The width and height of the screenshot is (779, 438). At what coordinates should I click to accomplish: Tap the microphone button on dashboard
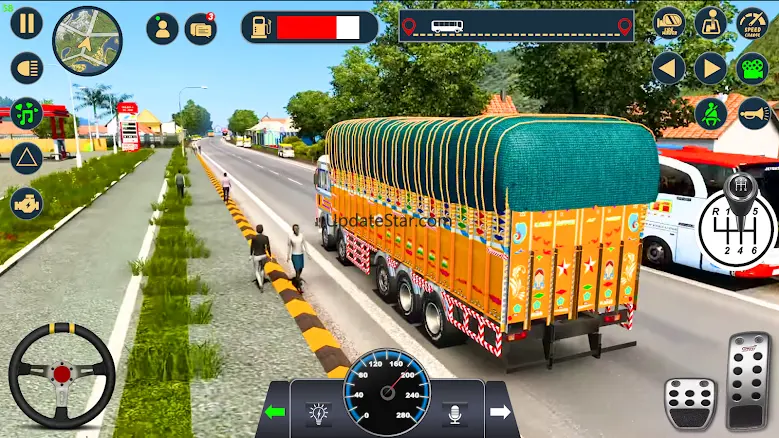tap(455, 411)
